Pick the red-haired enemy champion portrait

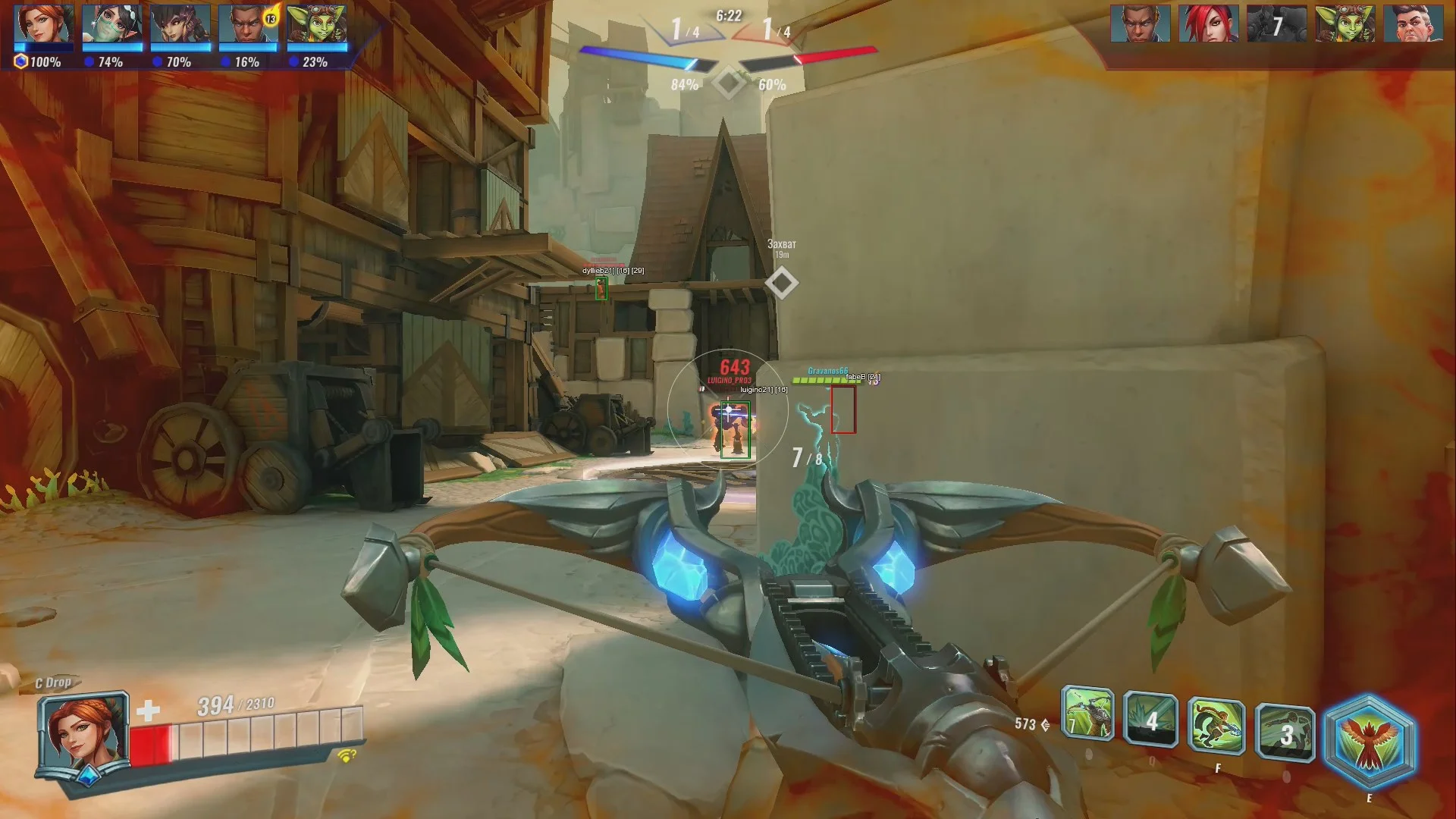point(1208,24)
